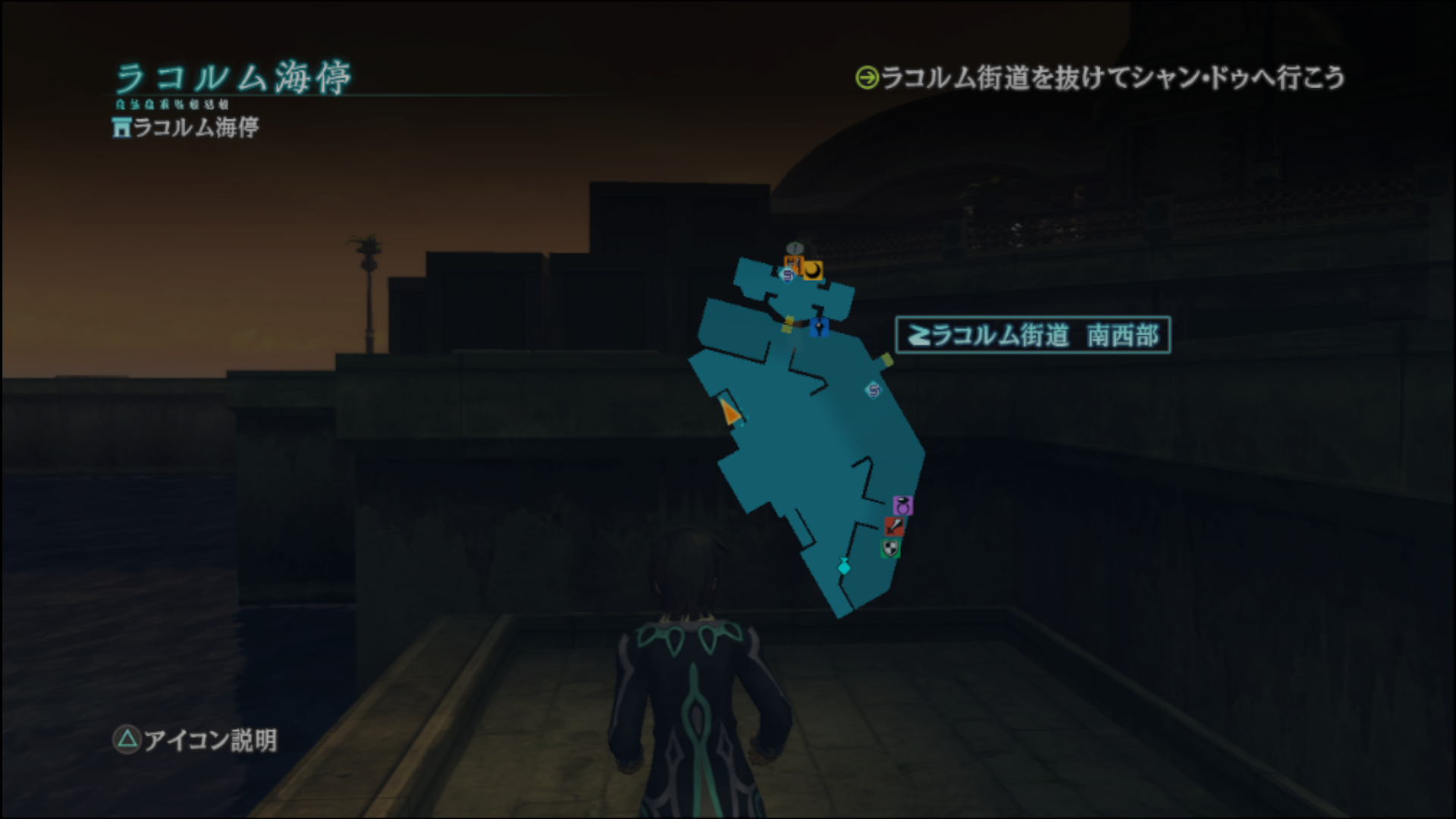The image size is (1456, 819).
Task: Select the purple accessory shop icon
Action: coord(902,506)
